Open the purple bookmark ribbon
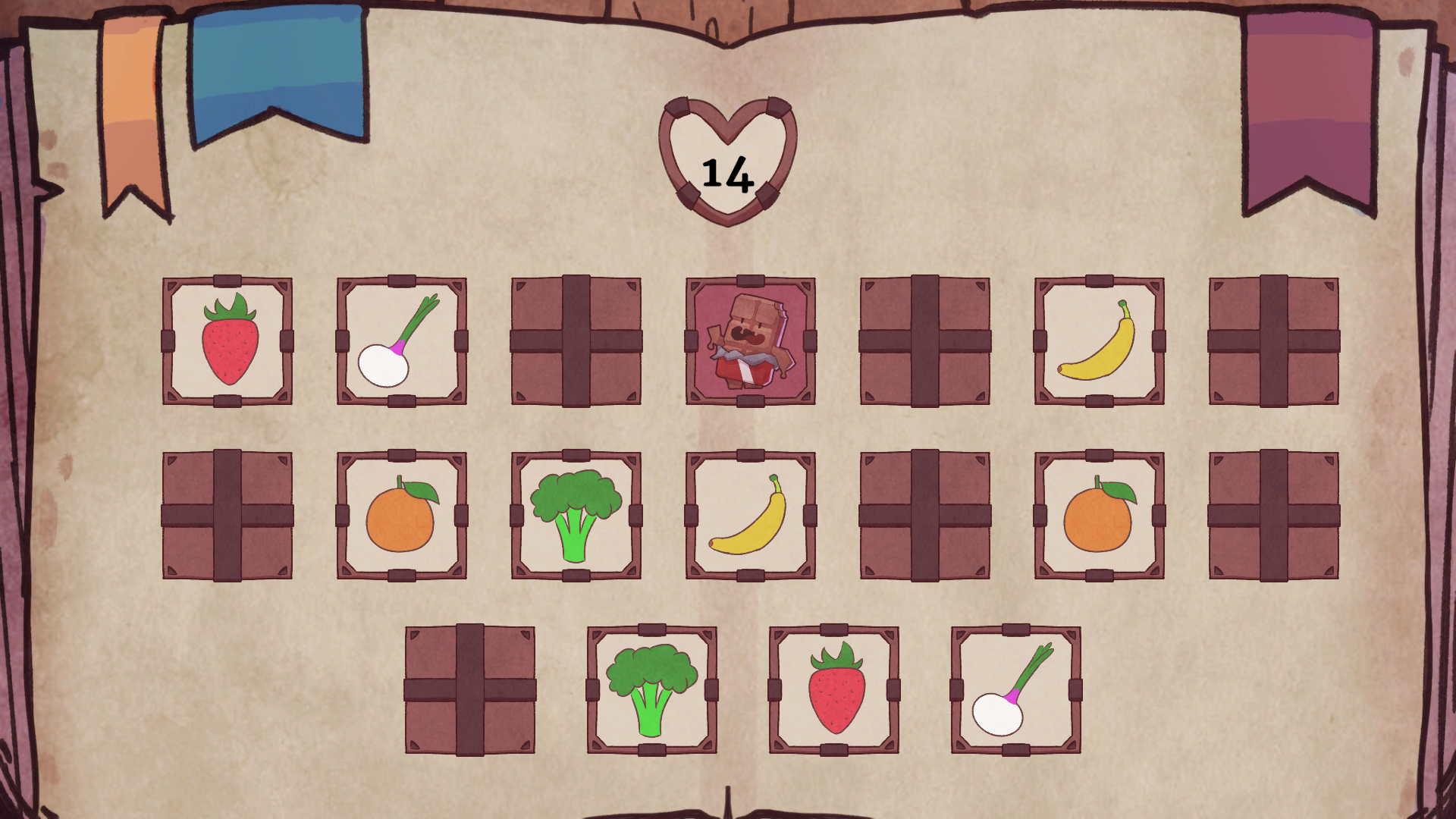The image size is (1456, 819). click(x=1308, y=106)
